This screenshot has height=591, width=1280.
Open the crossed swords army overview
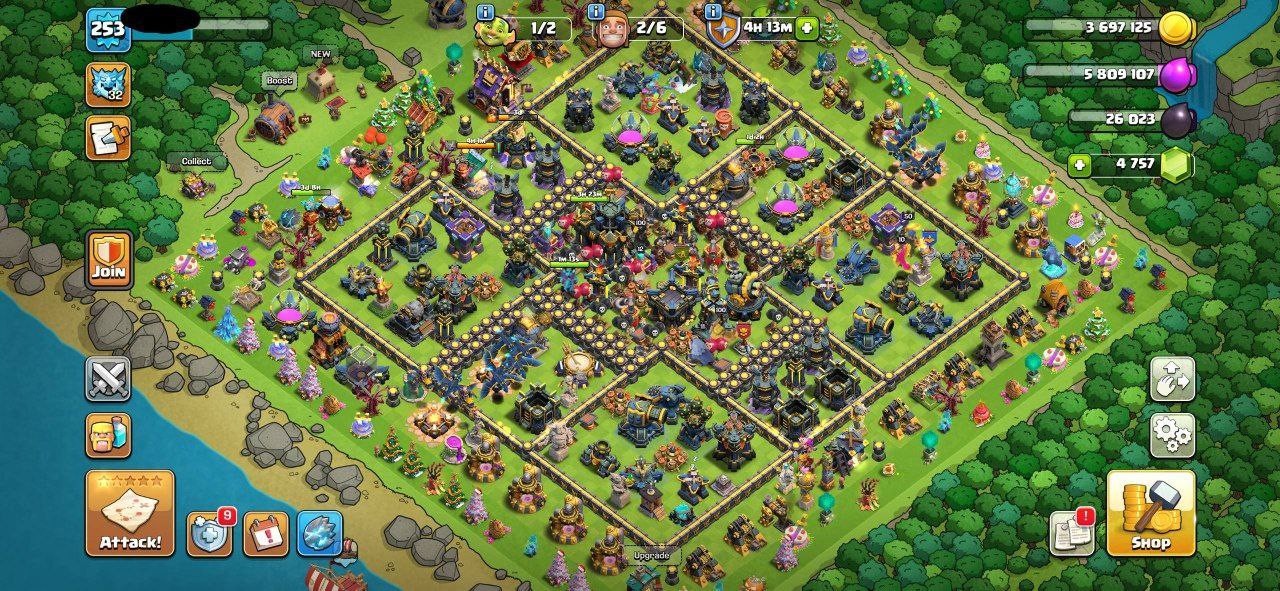(108, 380)
